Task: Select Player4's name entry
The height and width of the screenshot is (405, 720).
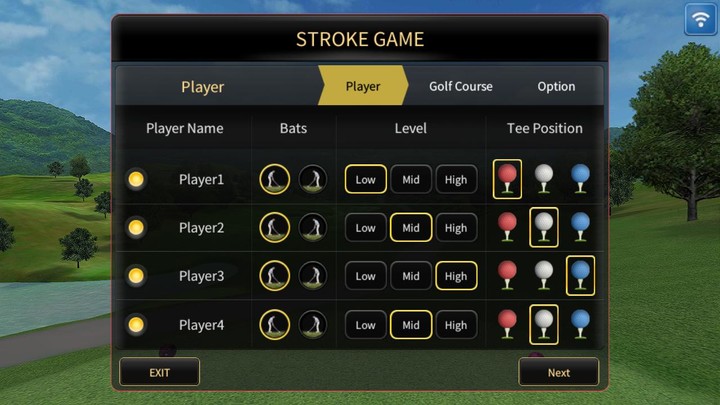Action: 202,325
